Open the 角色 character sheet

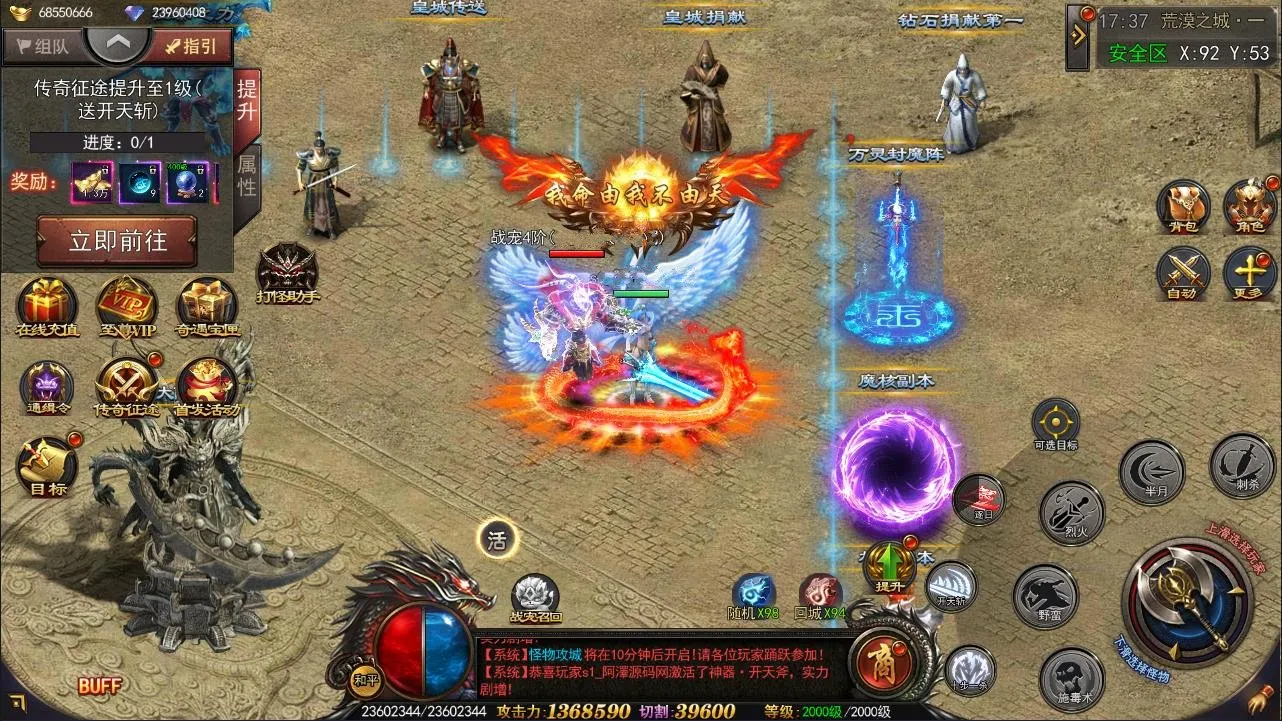(1250, 207)
